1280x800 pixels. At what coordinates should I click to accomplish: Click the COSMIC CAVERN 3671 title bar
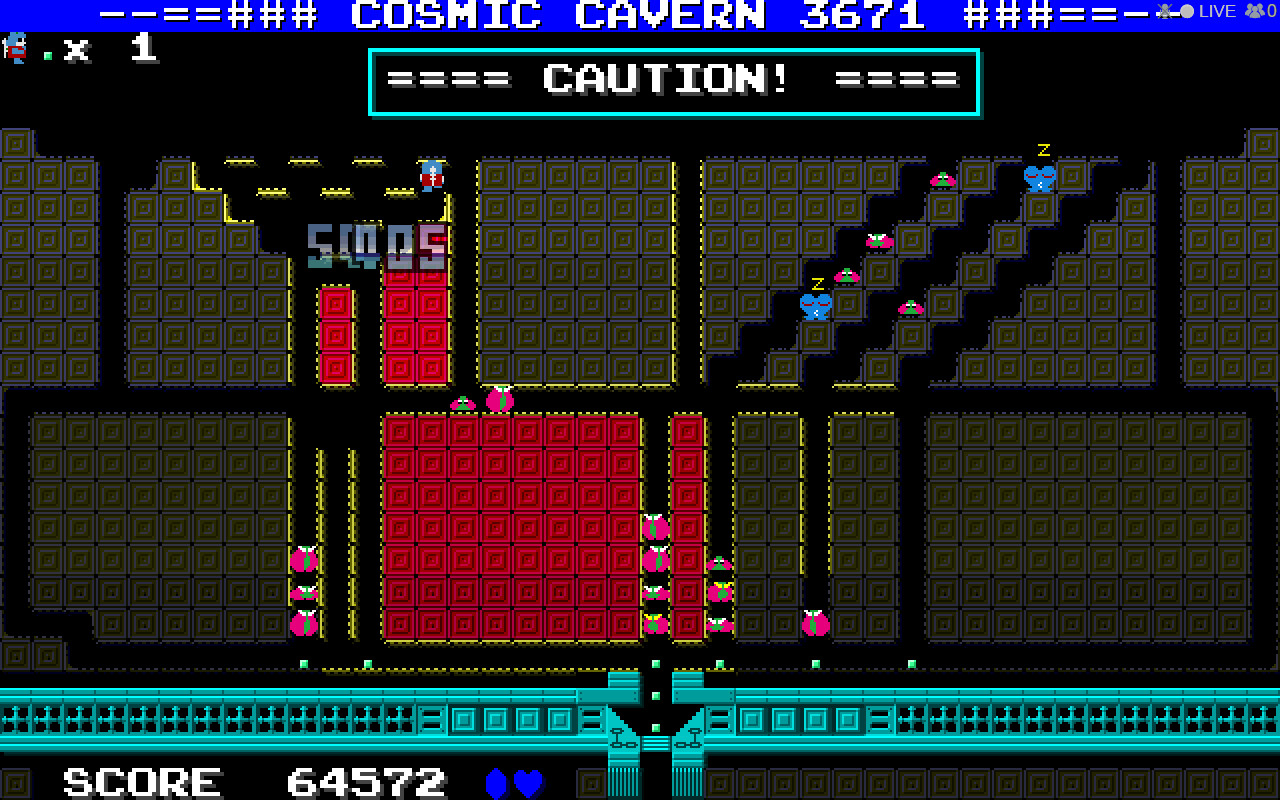coord(640,14)
